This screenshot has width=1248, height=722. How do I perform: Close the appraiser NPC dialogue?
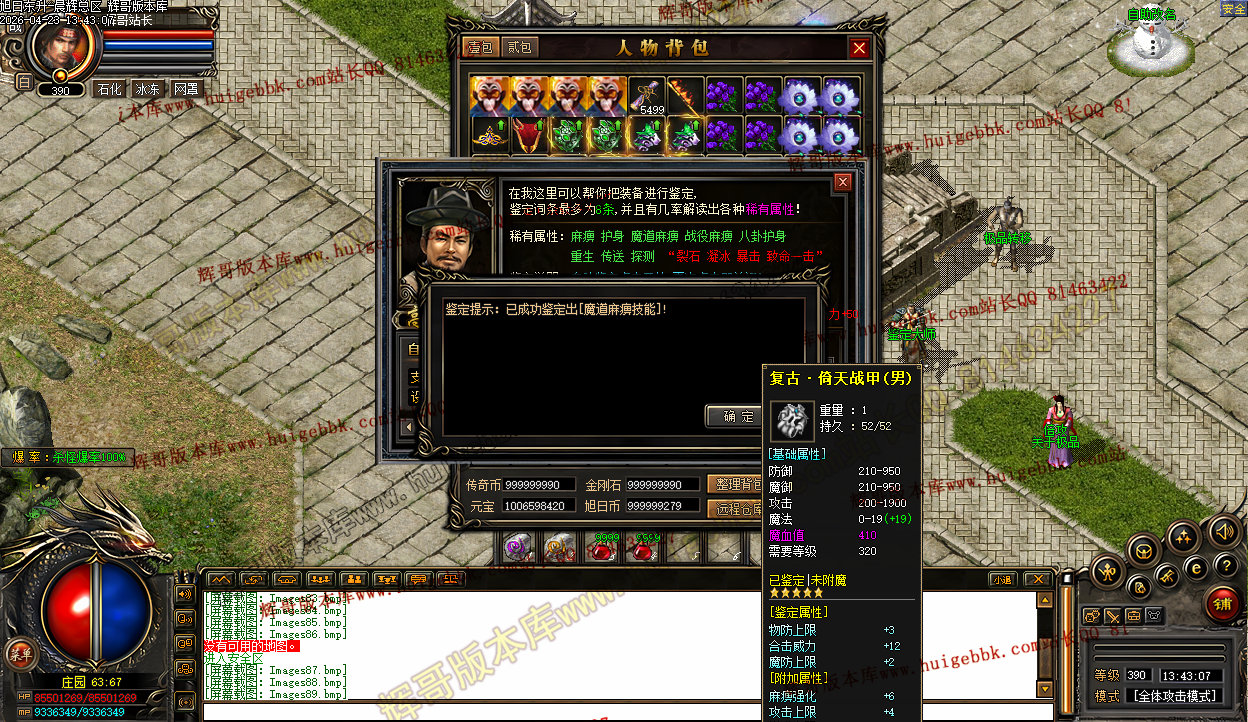pos(843,182)
